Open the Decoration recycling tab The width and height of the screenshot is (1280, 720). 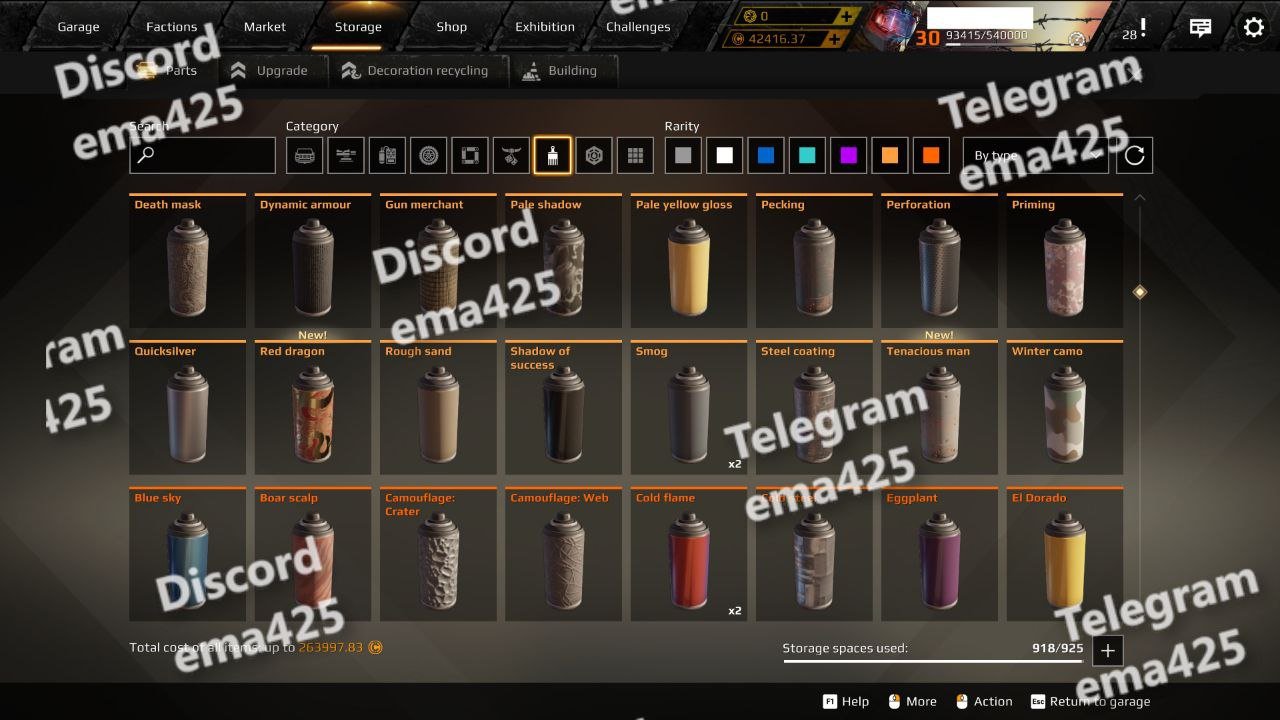click(415, 71)
